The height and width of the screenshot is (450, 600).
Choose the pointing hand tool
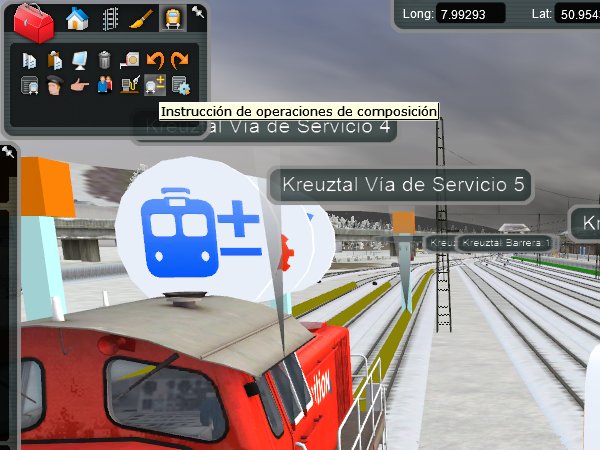[x=79, y=85]
